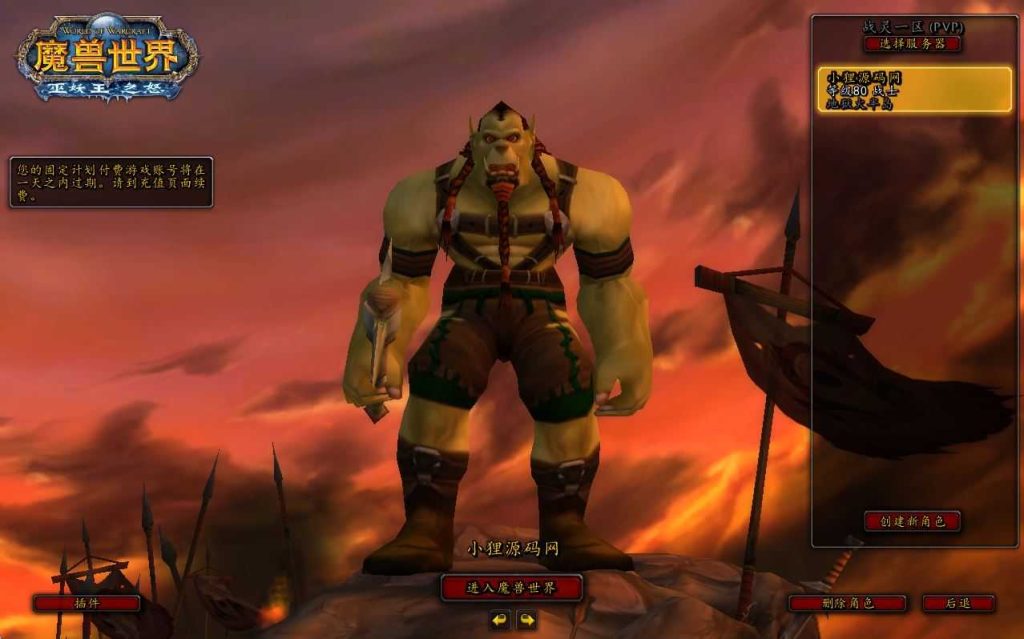Choose 创建新角色 to create a character
1024x639 pixels.
912,521
